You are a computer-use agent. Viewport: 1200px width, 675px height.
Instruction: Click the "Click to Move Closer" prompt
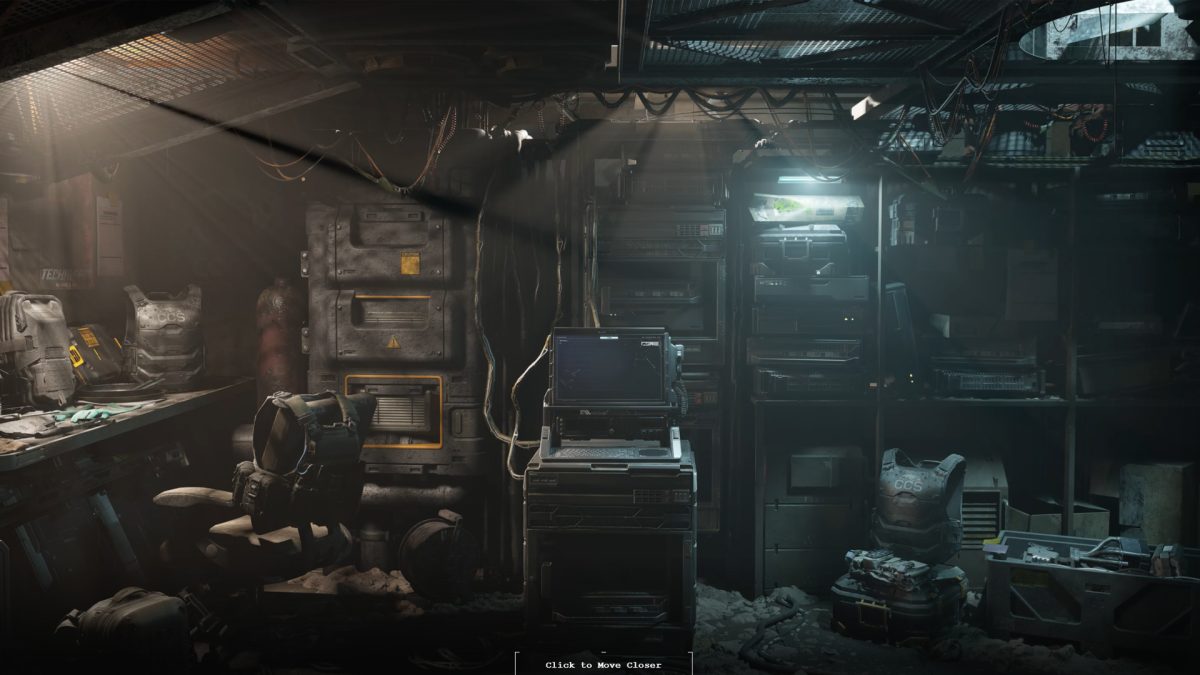pyautogui.click(x=603, y=664)
